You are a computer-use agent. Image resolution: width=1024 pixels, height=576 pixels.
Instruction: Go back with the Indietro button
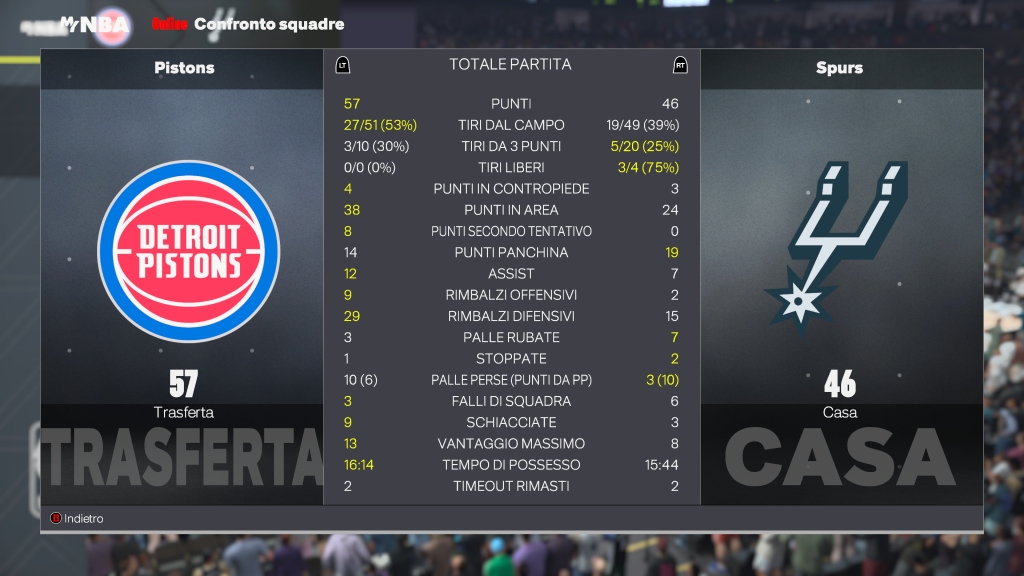pos(77,518)
